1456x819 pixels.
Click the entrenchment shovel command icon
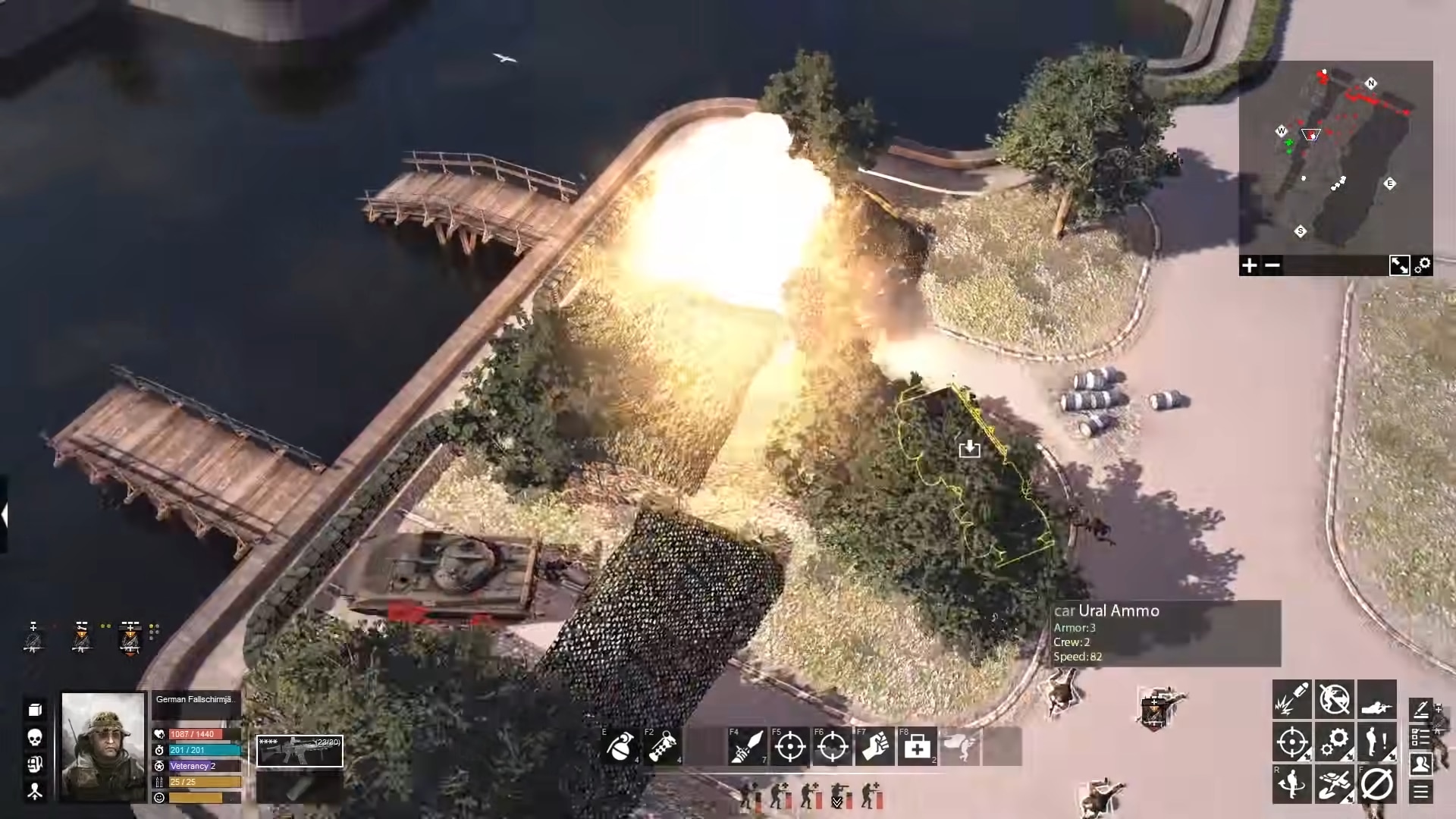[1335, 783]
